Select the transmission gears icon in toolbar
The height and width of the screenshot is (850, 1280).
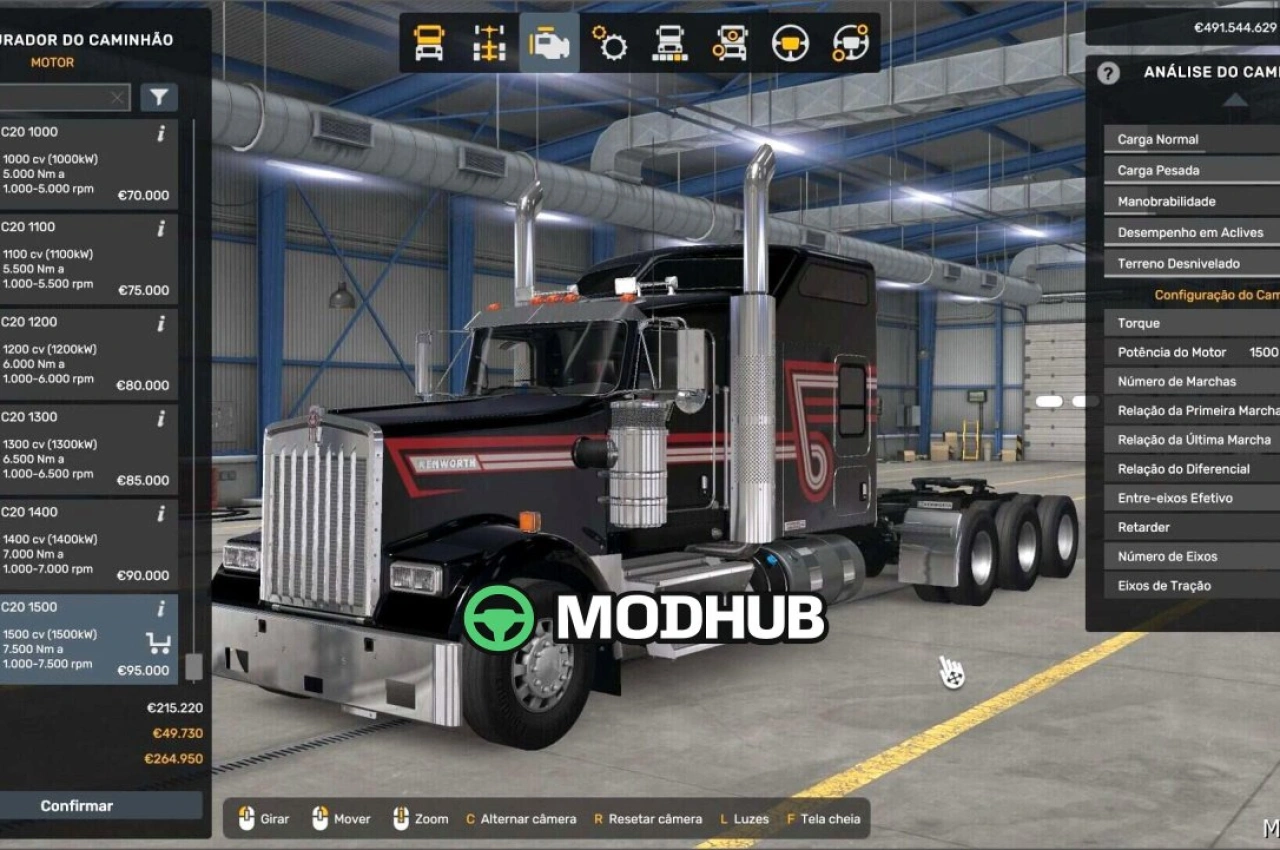coord(611,42)
